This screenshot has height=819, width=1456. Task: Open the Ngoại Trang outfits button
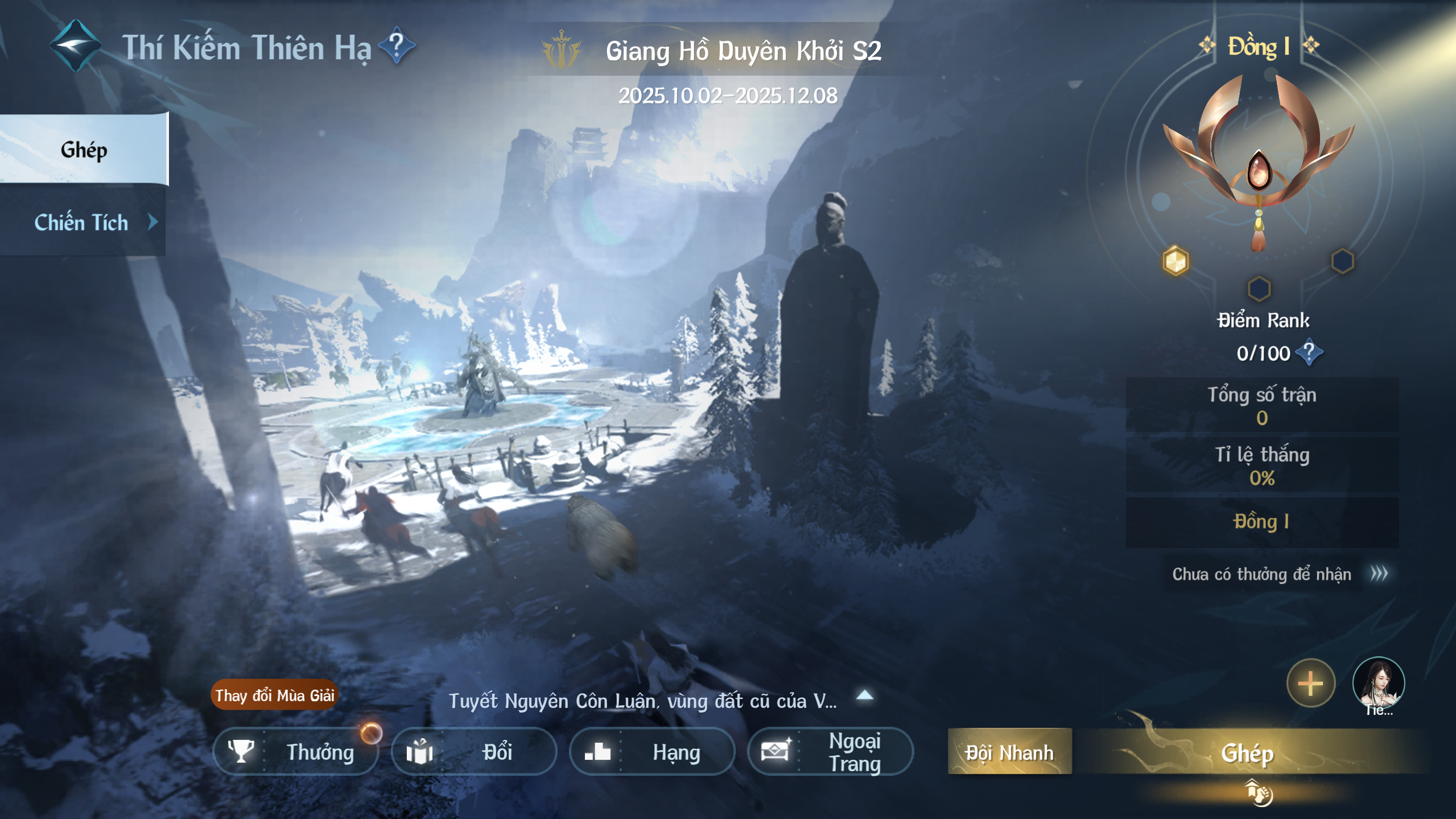click(830, 752)
